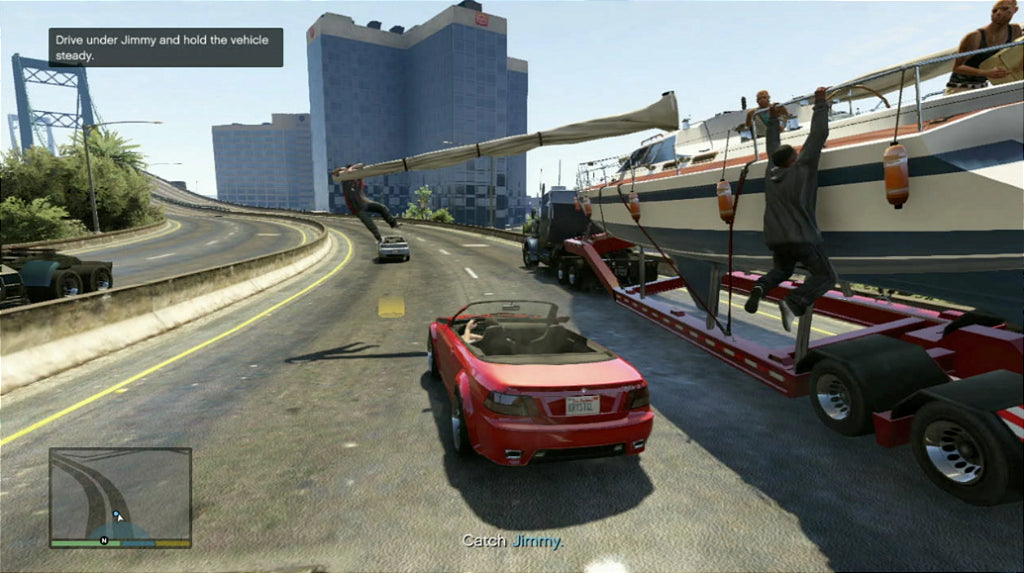Open the minimap radar
1024x573 pixels.
120,495
